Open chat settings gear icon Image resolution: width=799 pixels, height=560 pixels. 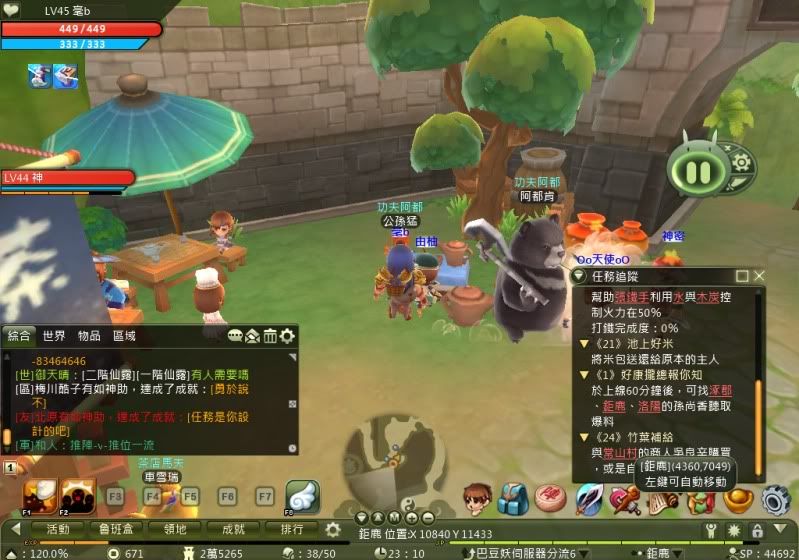[288, 336]
